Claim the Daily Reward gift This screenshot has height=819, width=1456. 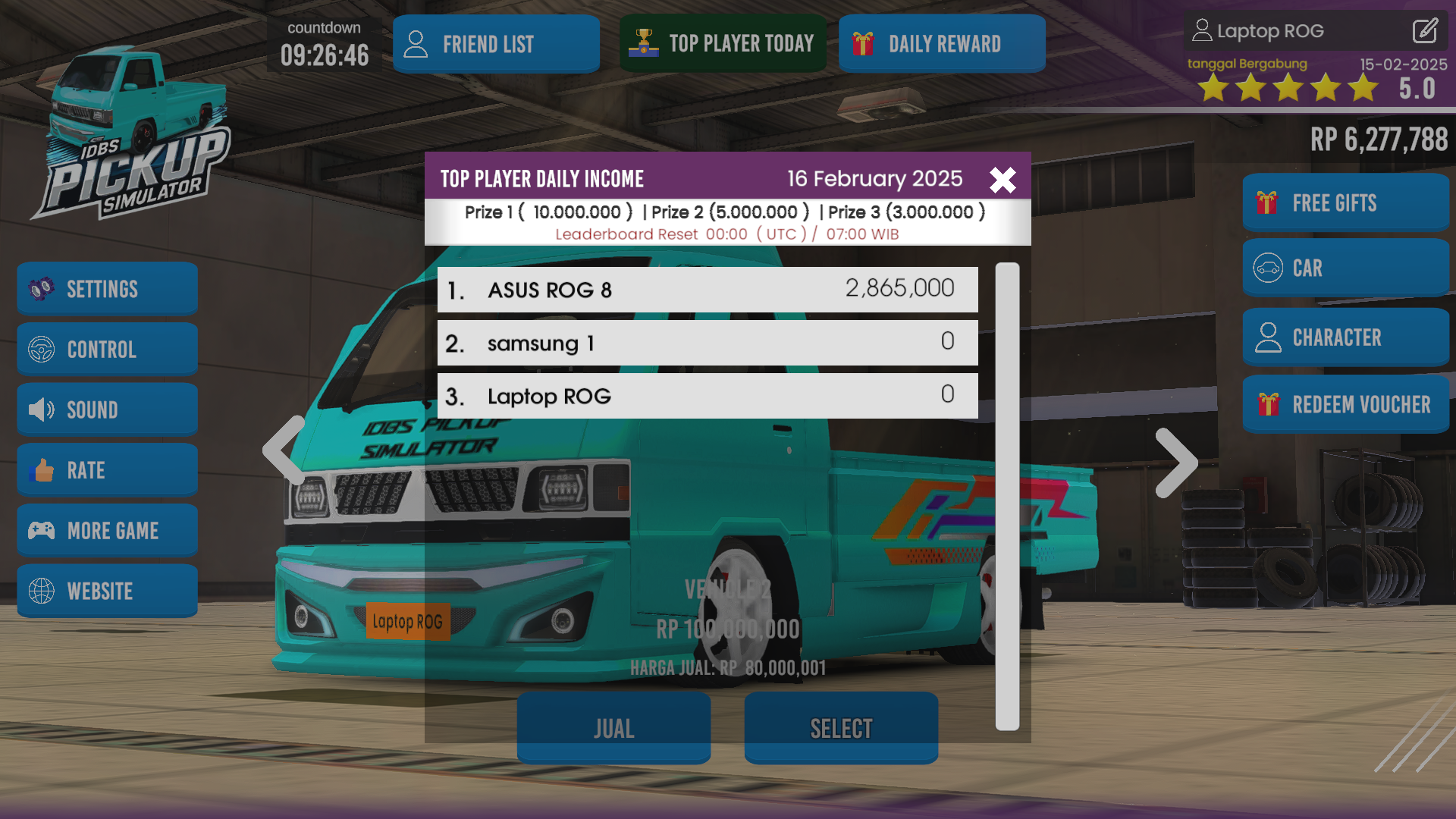click(942, 43)
